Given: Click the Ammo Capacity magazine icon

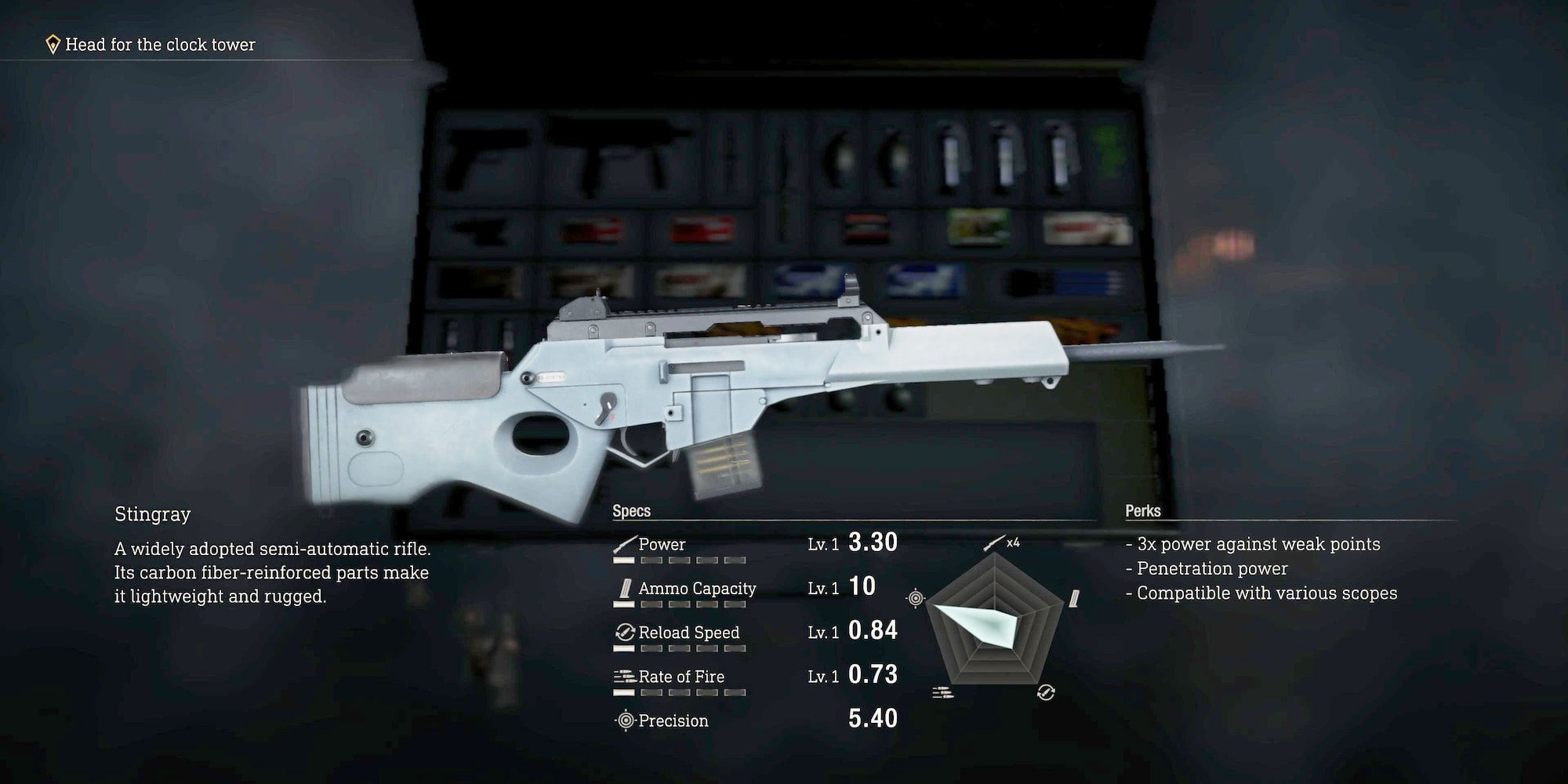Looking at the screenshot, I should pyautogui.click(x=625, y=588).
